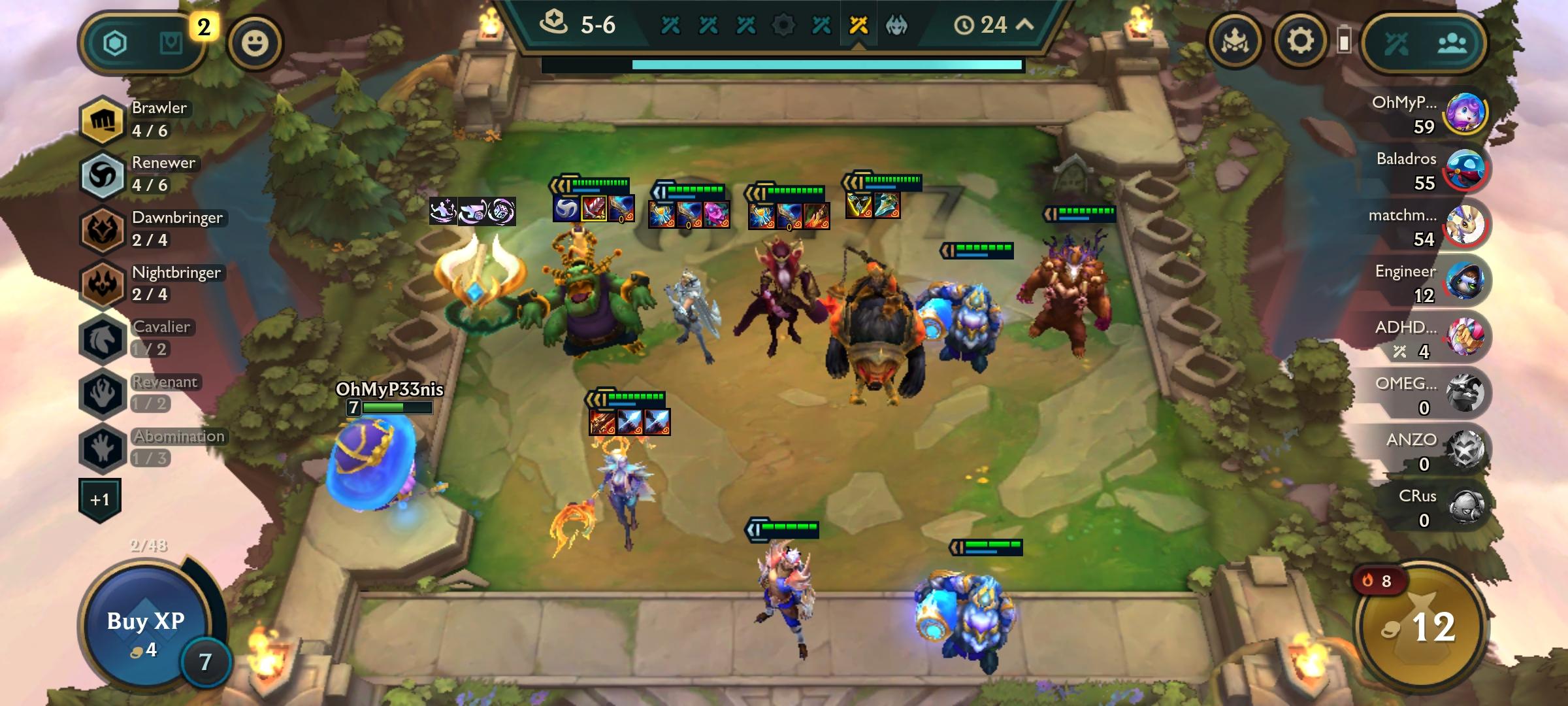Image resolution: width=1568 pixels, height=706 pixels.
Task: Expand hidden traits using the +1 button
Action: tap(99, 498)
